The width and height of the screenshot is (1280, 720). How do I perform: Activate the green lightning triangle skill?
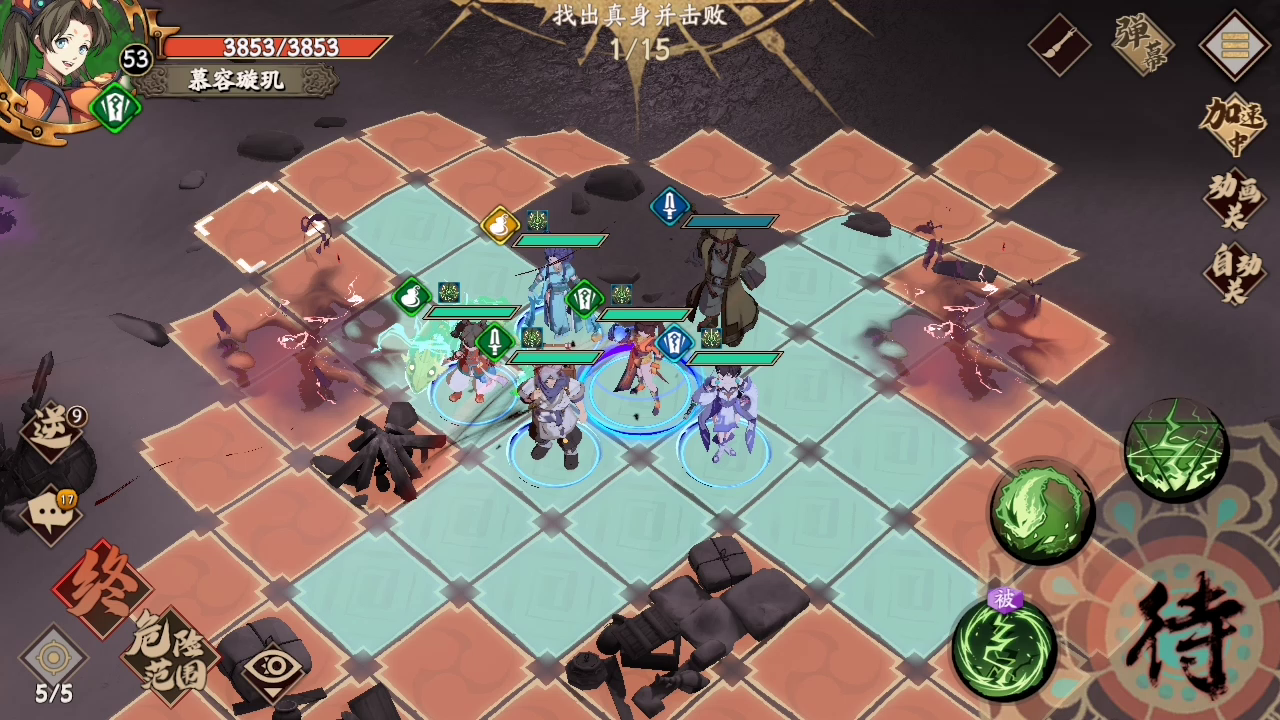click(x=1175, y=449)
